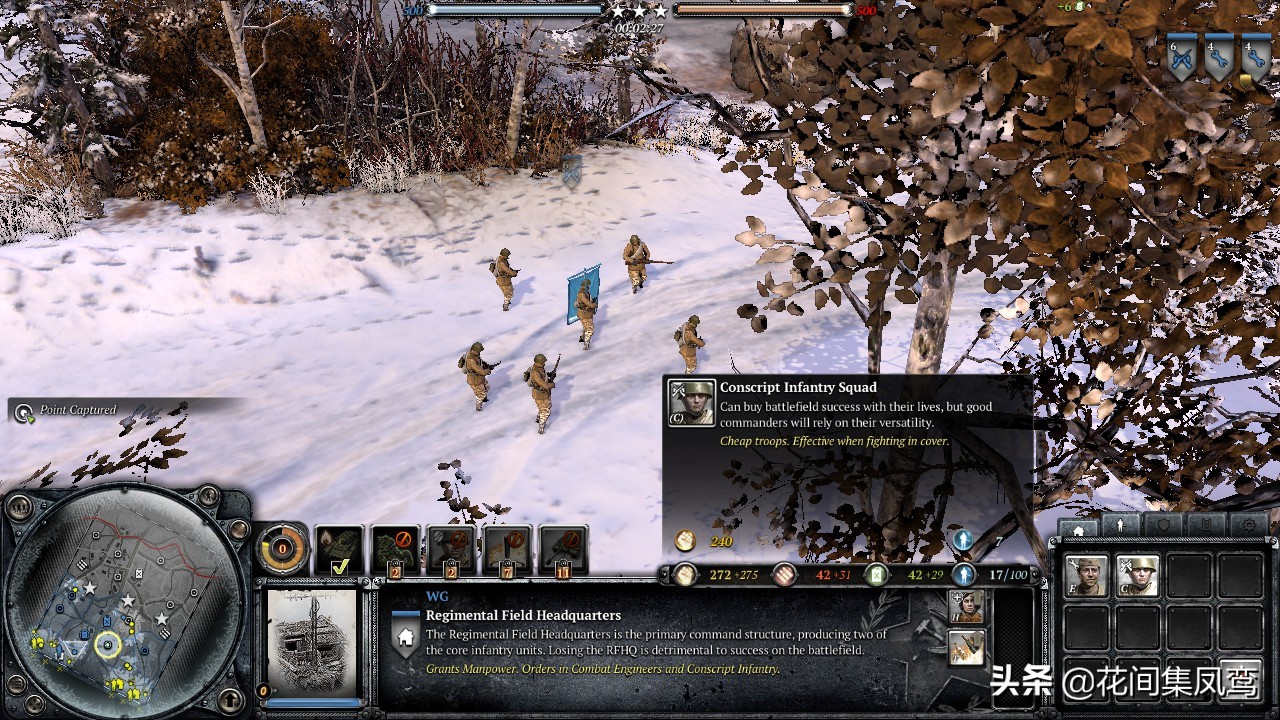Produce a Conscript Infantry Squad
This screenshot has width=1280, height=720.
pyautogui.click(x=1138, y=577)
